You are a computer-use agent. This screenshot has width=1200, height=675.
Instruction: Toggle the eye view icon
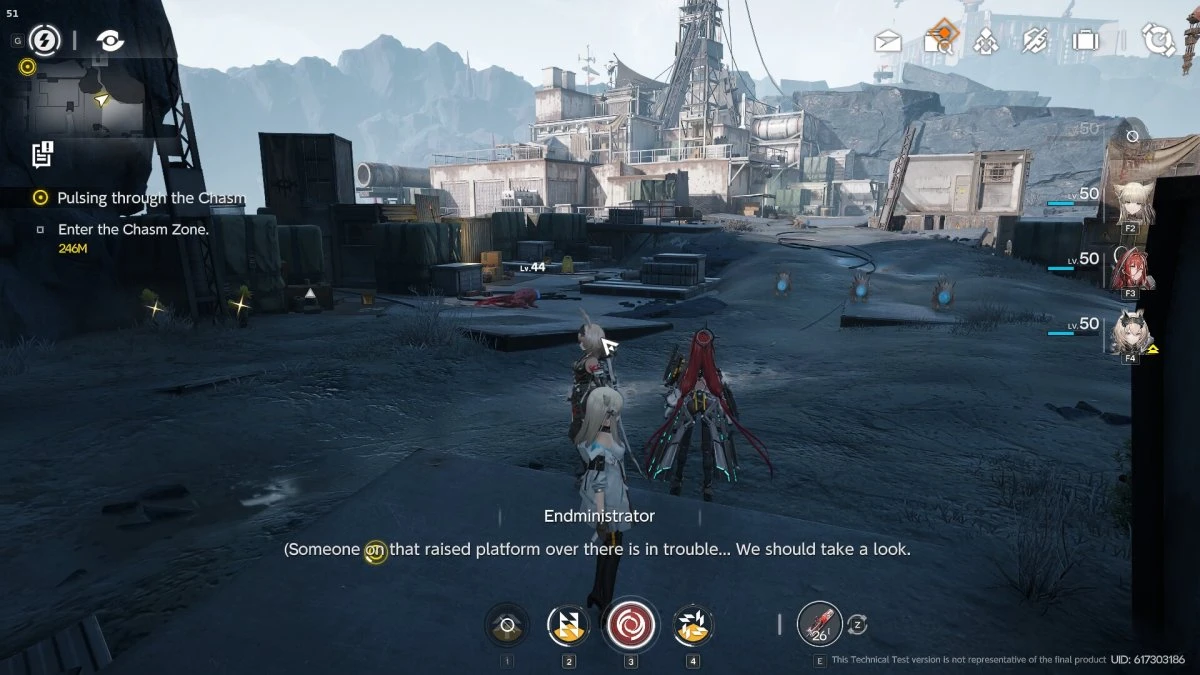(110, 40)
